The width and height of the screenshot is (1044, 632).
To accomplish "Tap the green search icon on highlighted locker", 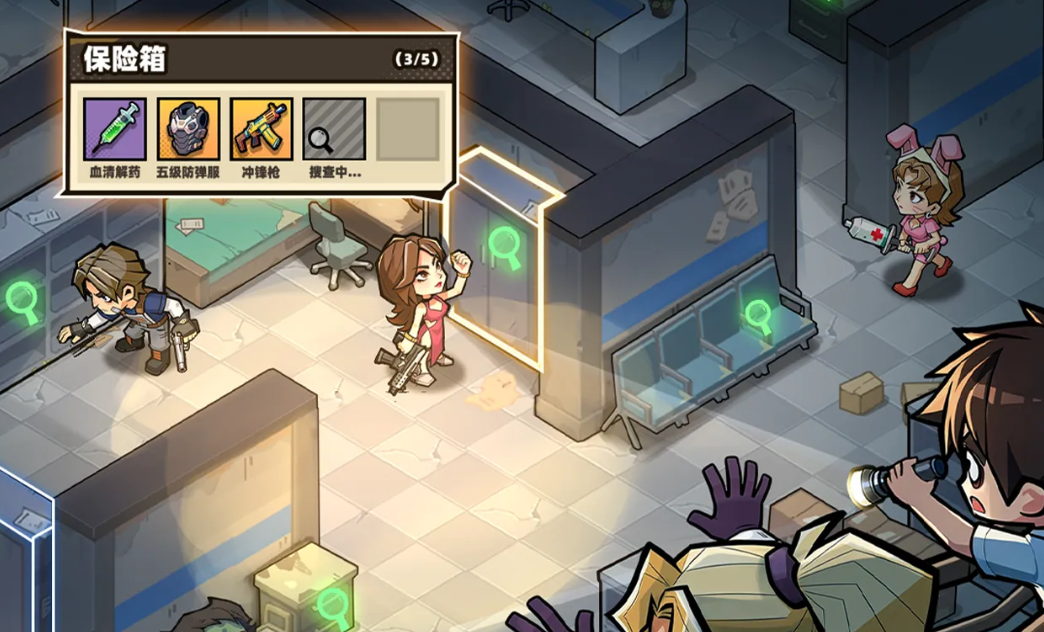I will point(505,247).
